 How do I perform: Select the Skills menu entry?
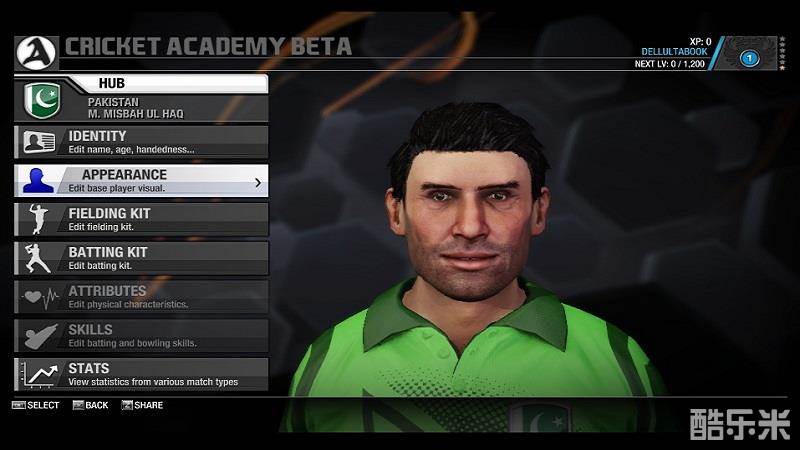pos(142,335)
